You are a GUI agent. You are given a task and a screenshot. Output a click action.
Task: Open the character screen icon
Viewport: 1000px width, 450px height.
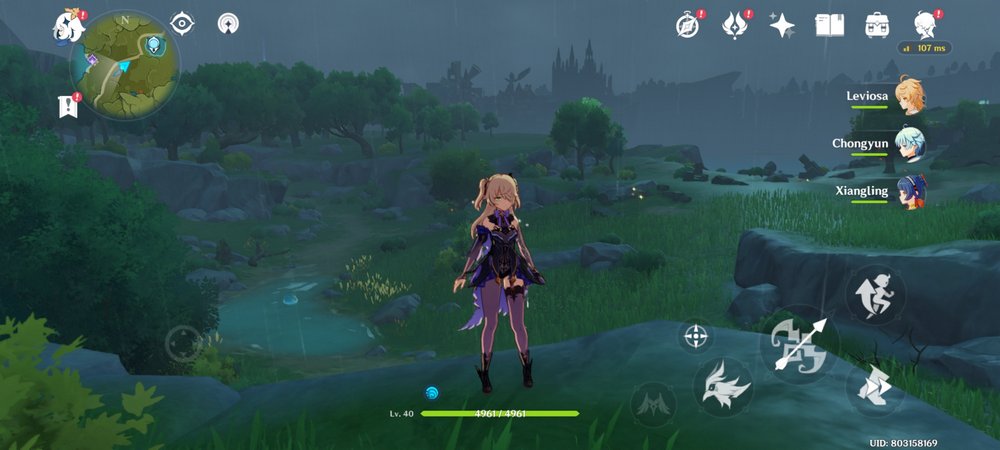coord(925,24)
